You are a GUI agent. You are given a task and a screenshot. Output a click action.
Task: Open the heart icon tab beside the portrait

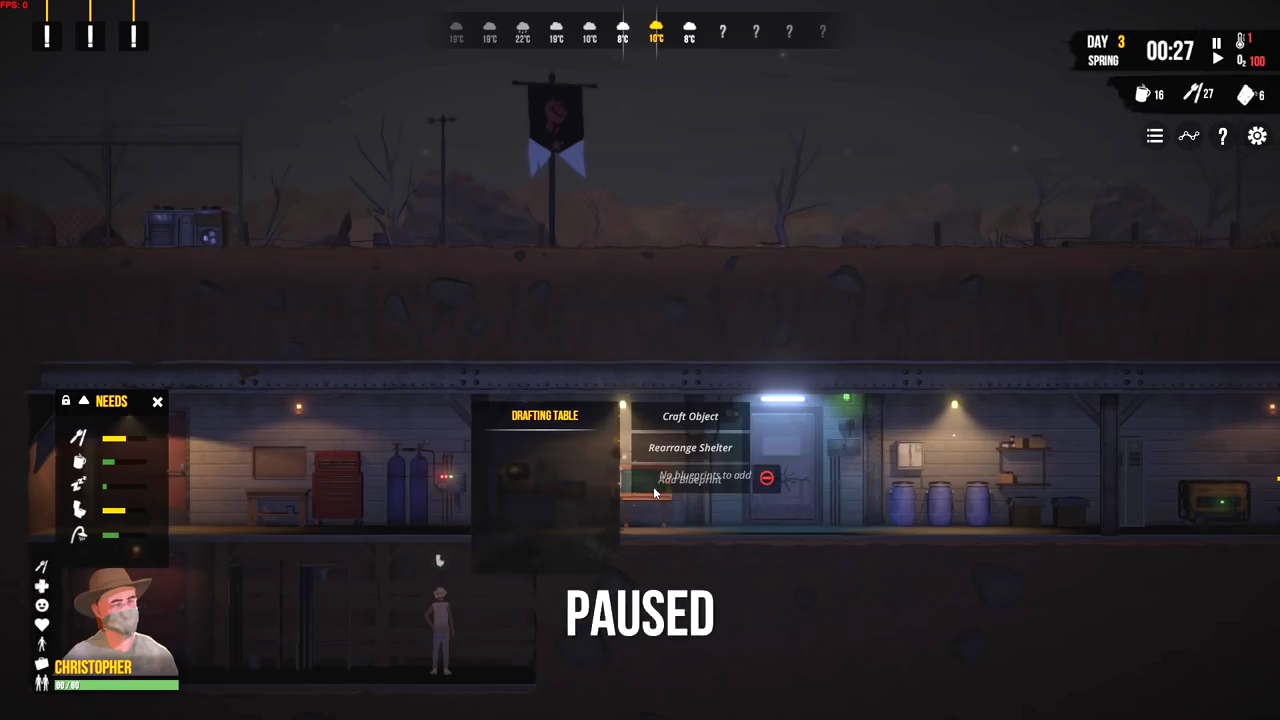pyautogui.click(x=42, y=625)
